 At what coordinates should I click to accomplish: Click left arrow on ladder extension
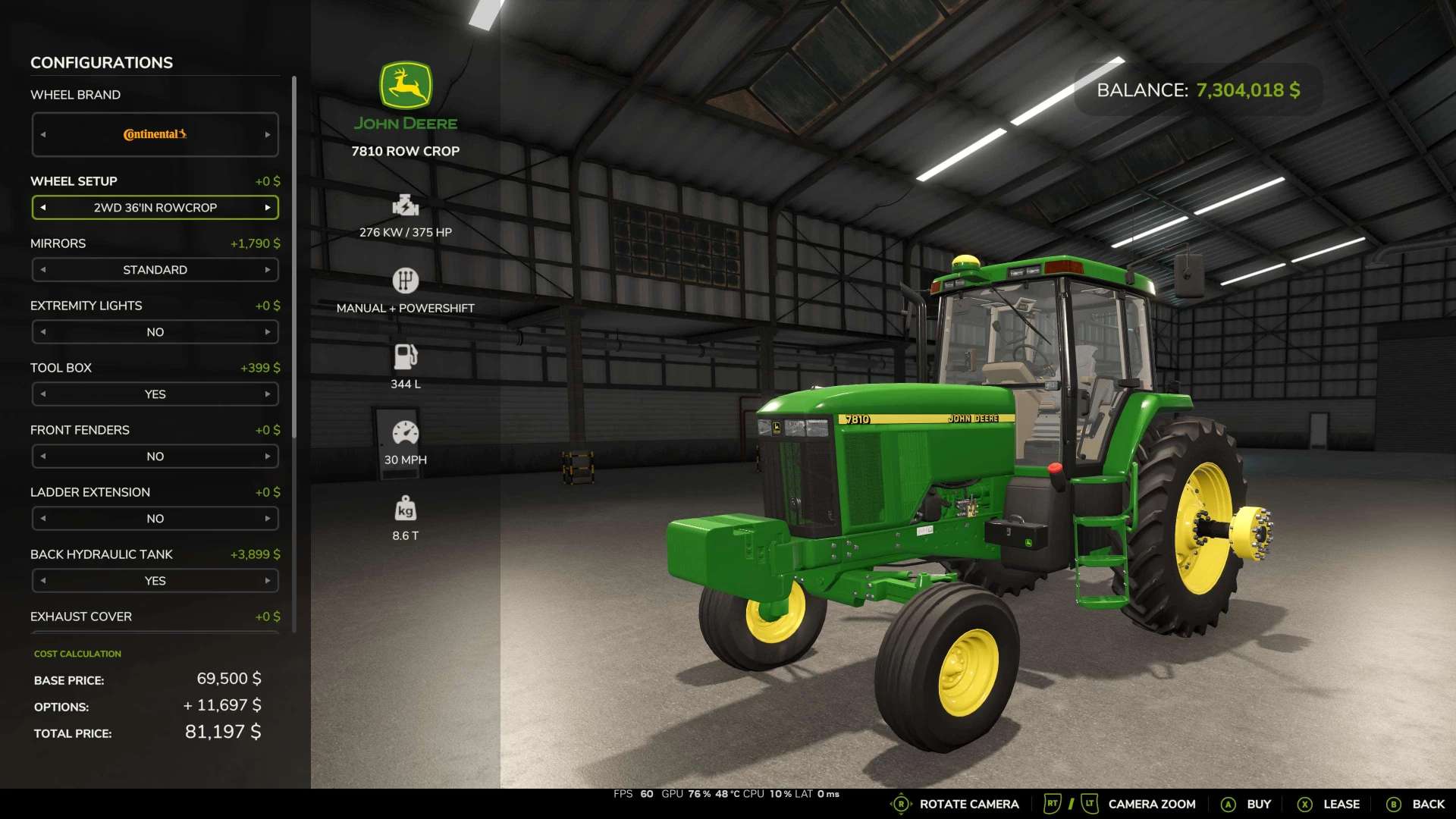pos(43,519)
